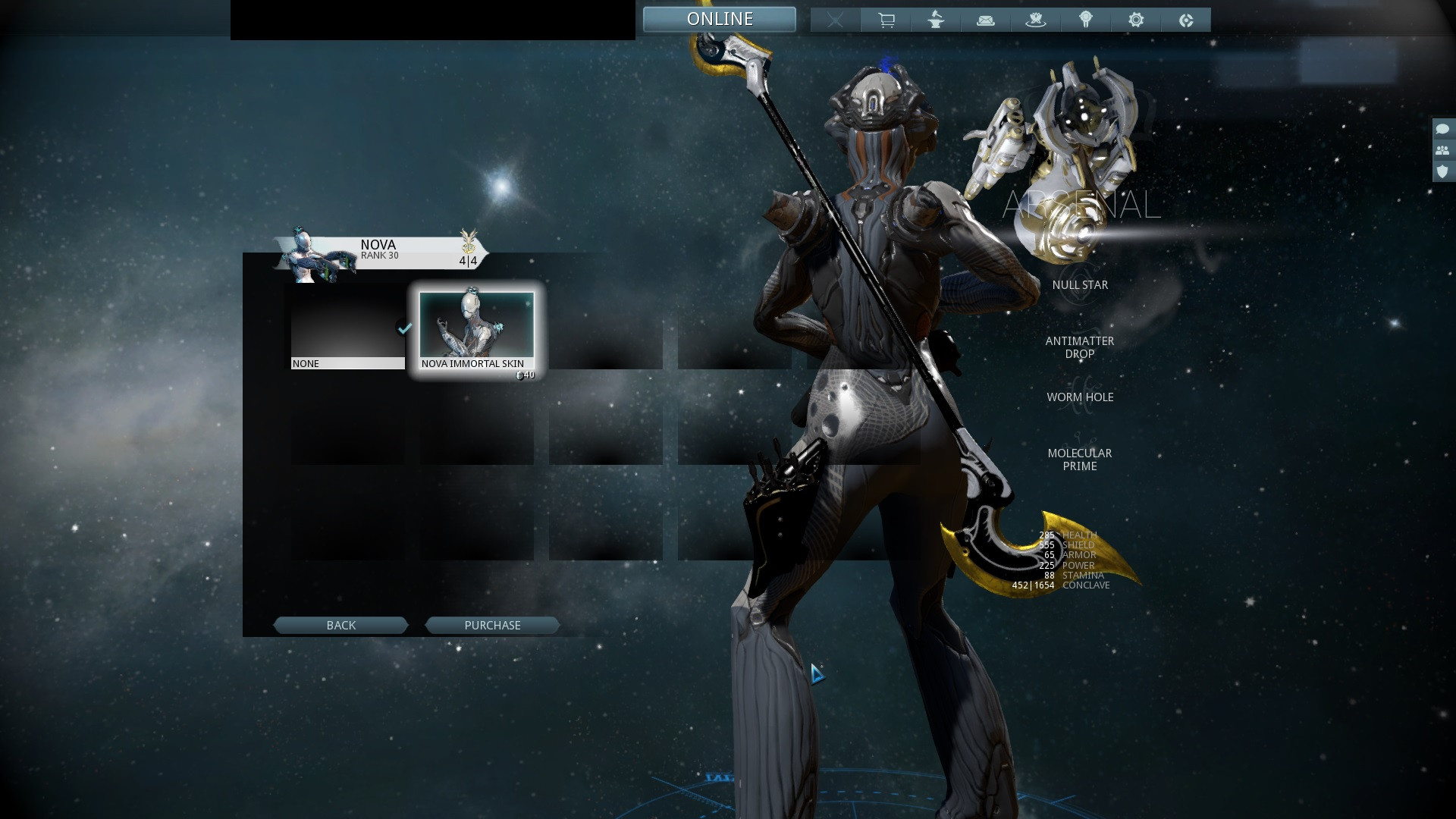Click the gear settings icon
Screen dimensions: 1456x819
pos(1136,20)
